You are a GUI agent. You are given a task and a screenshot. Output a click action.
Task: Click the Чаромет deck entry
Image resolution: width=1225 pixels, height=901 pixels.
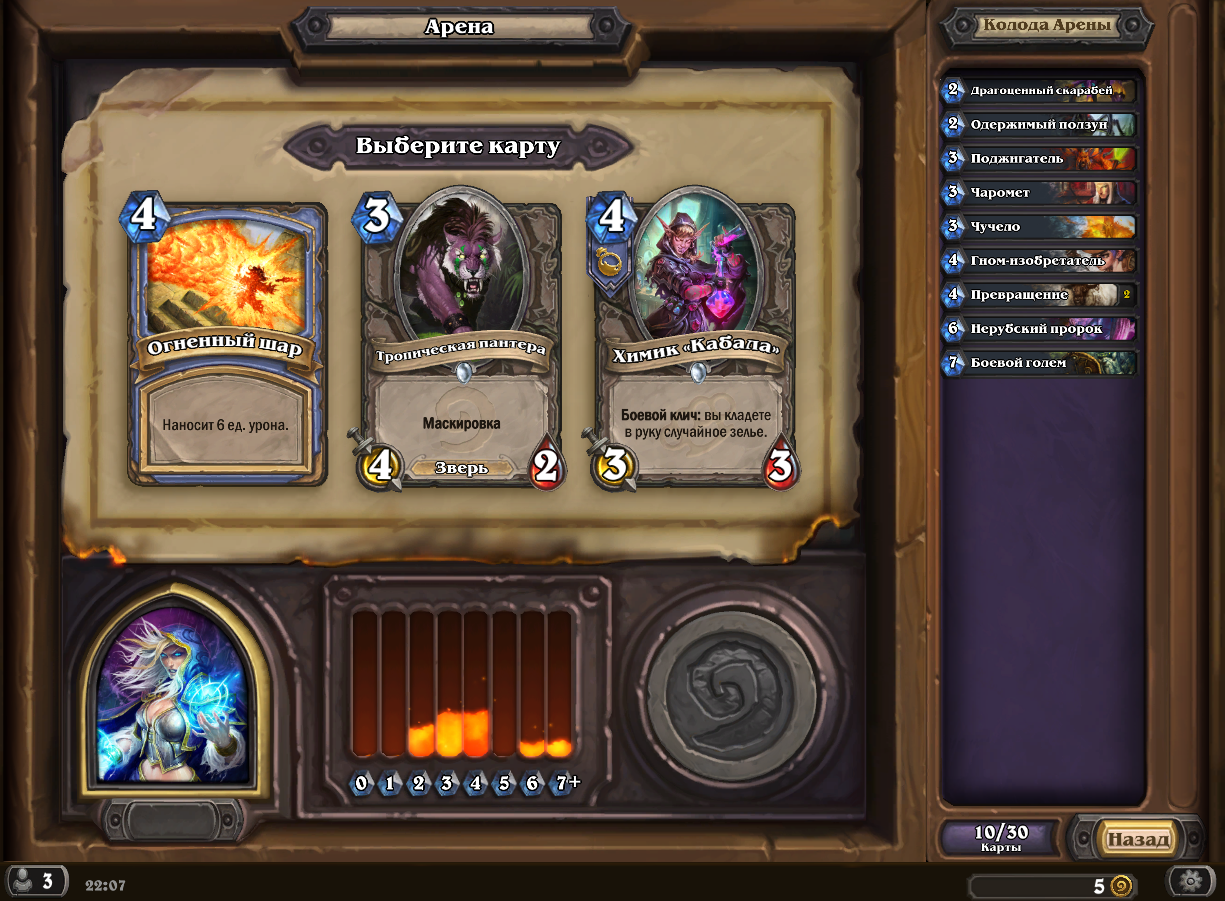(x=1040, y=192)
